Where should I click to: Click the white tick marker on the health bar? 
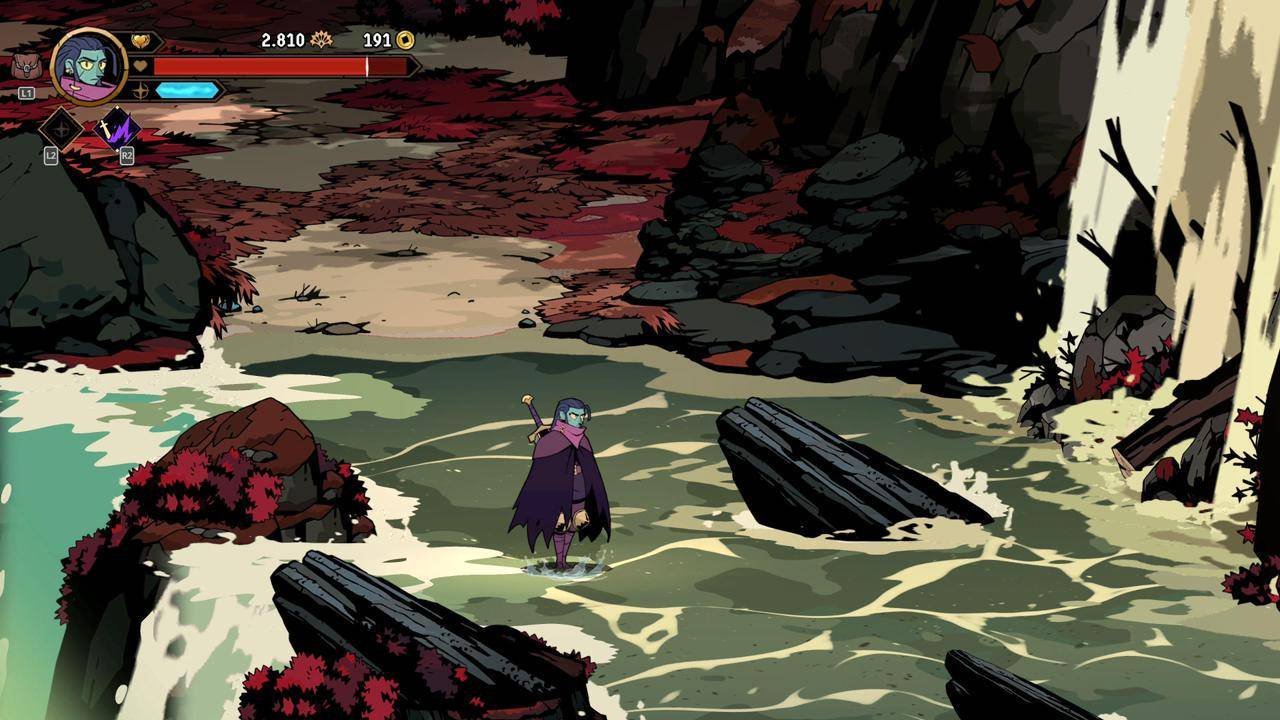(x=368, y=65)
